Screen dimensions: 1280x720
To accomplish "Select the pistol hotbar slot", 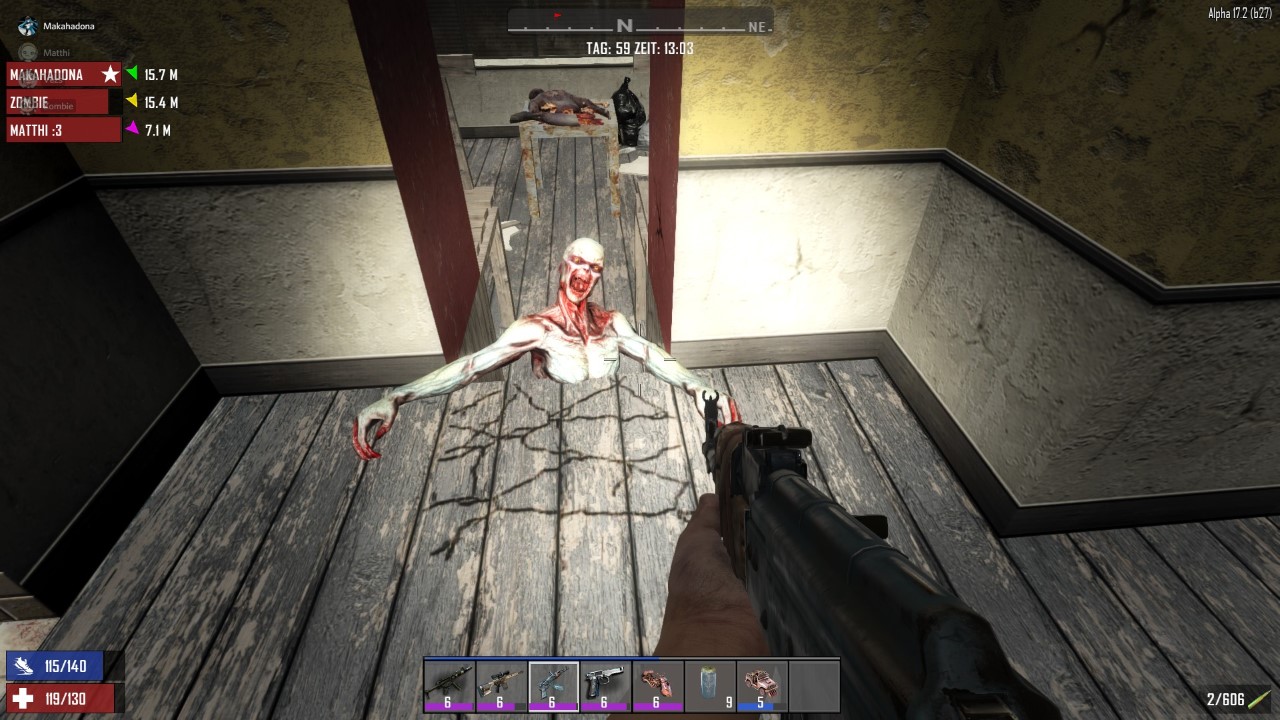I will tap(605, 685).
